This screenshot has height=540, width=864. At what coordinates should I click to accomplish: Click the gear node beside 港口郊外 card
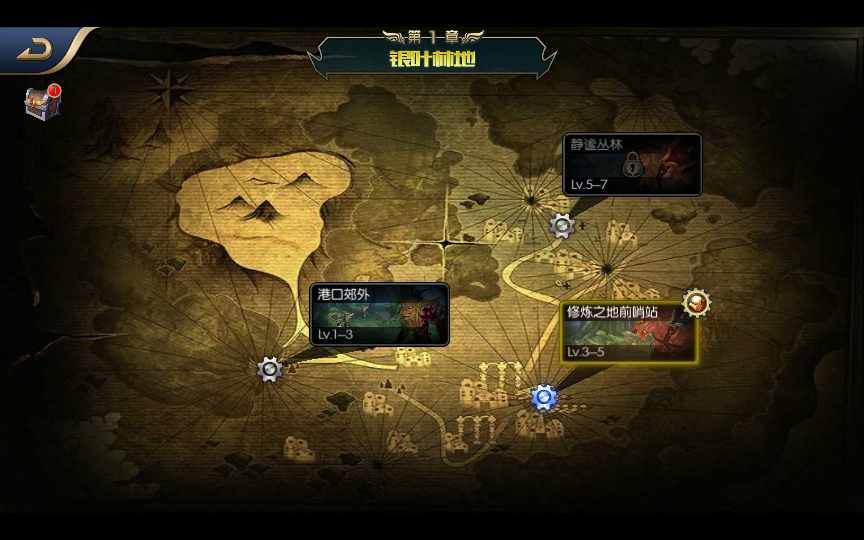270,370
